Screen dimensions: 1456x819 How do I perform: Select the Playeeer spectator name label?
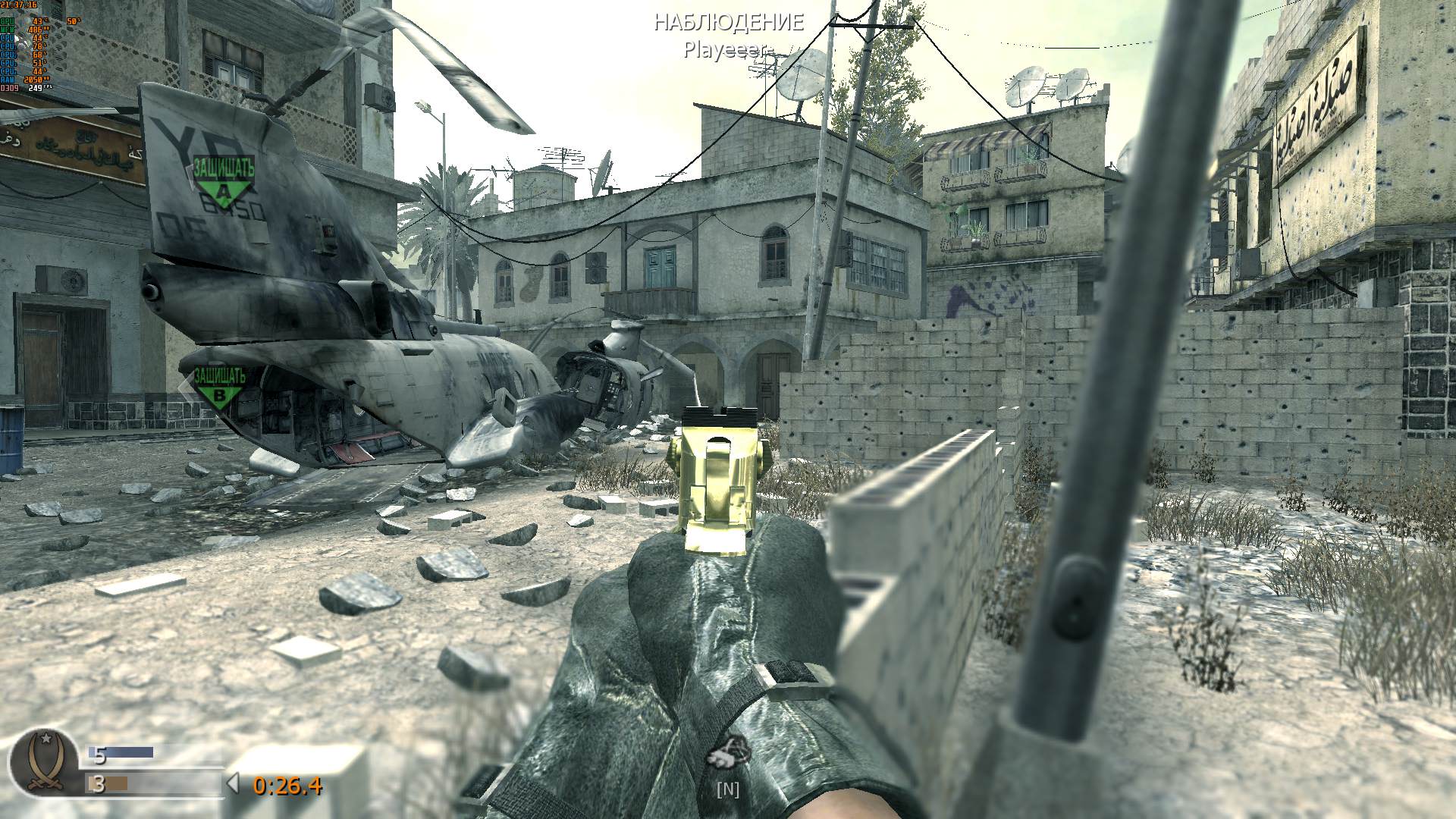click(727, 52)
